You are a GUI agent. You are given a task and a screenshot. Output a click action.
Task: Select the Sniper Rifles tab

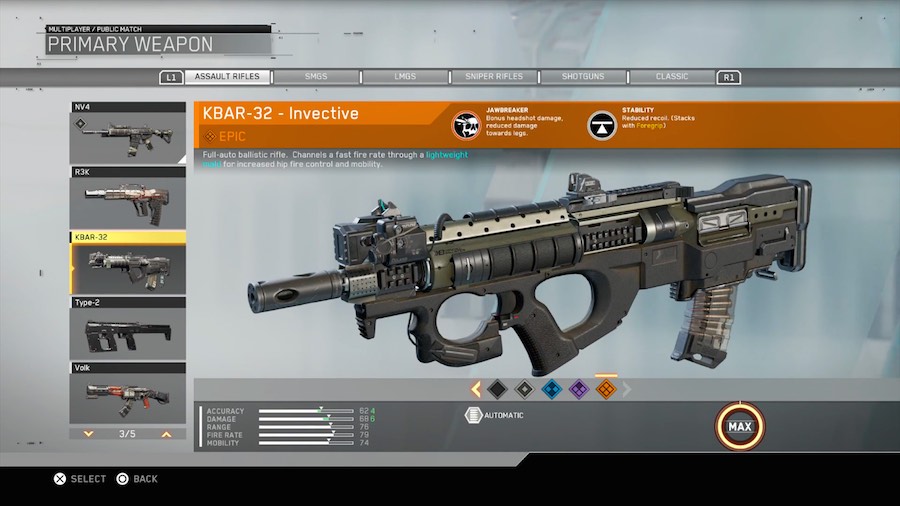tap(494, 77)
